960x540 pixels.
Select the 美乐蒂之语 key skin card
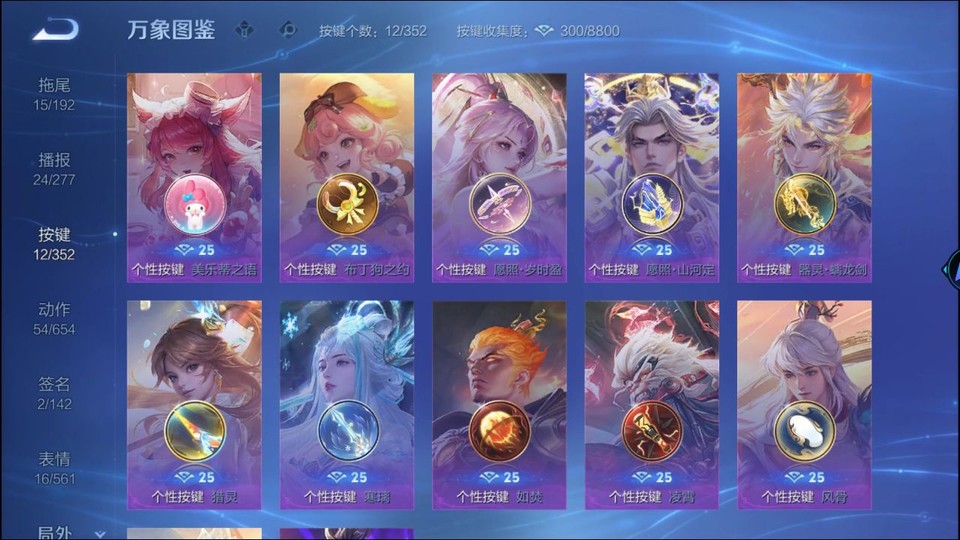click(x=194, y=177)
